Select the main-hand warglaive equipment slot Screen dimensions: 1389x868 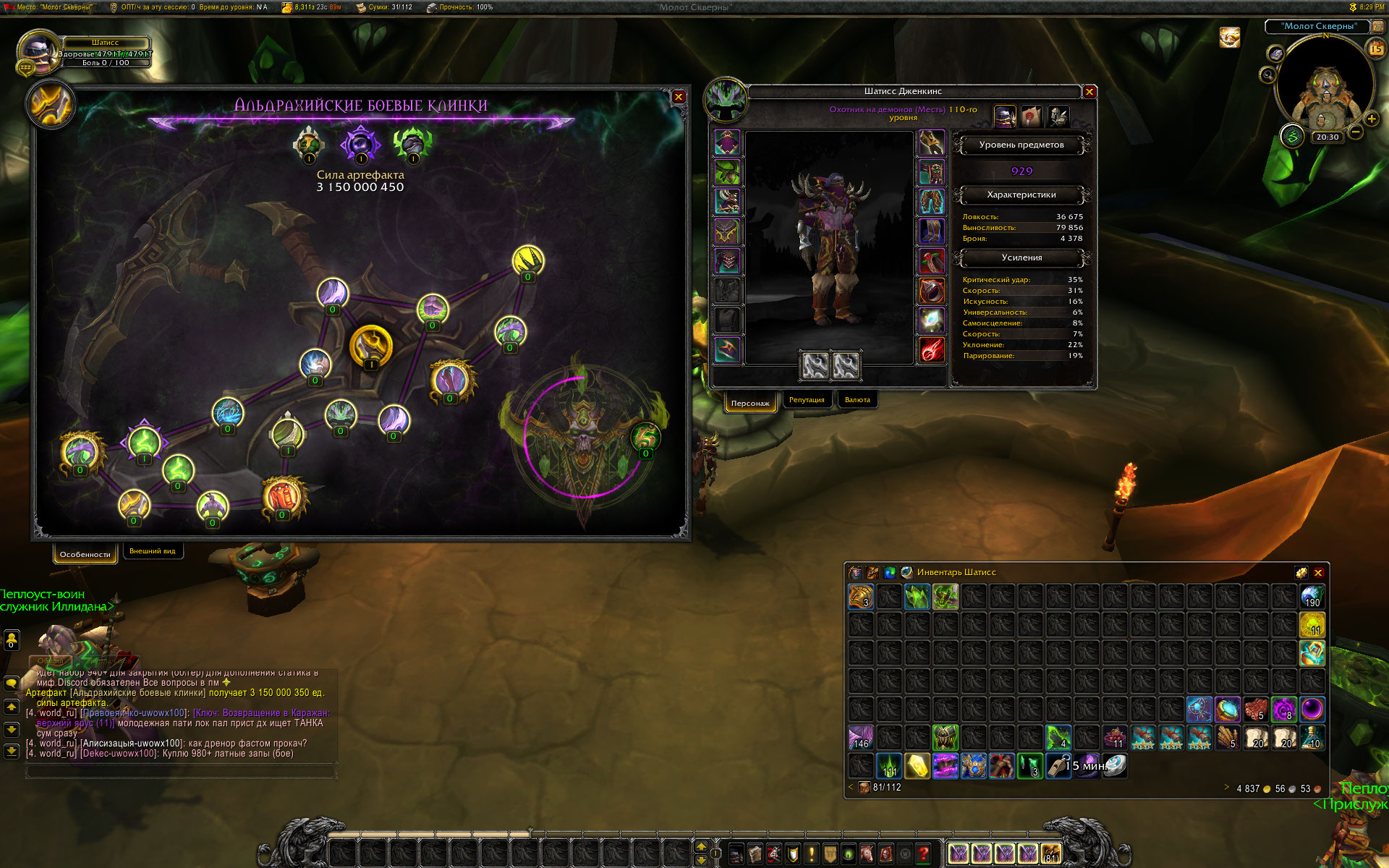(815, 365)
